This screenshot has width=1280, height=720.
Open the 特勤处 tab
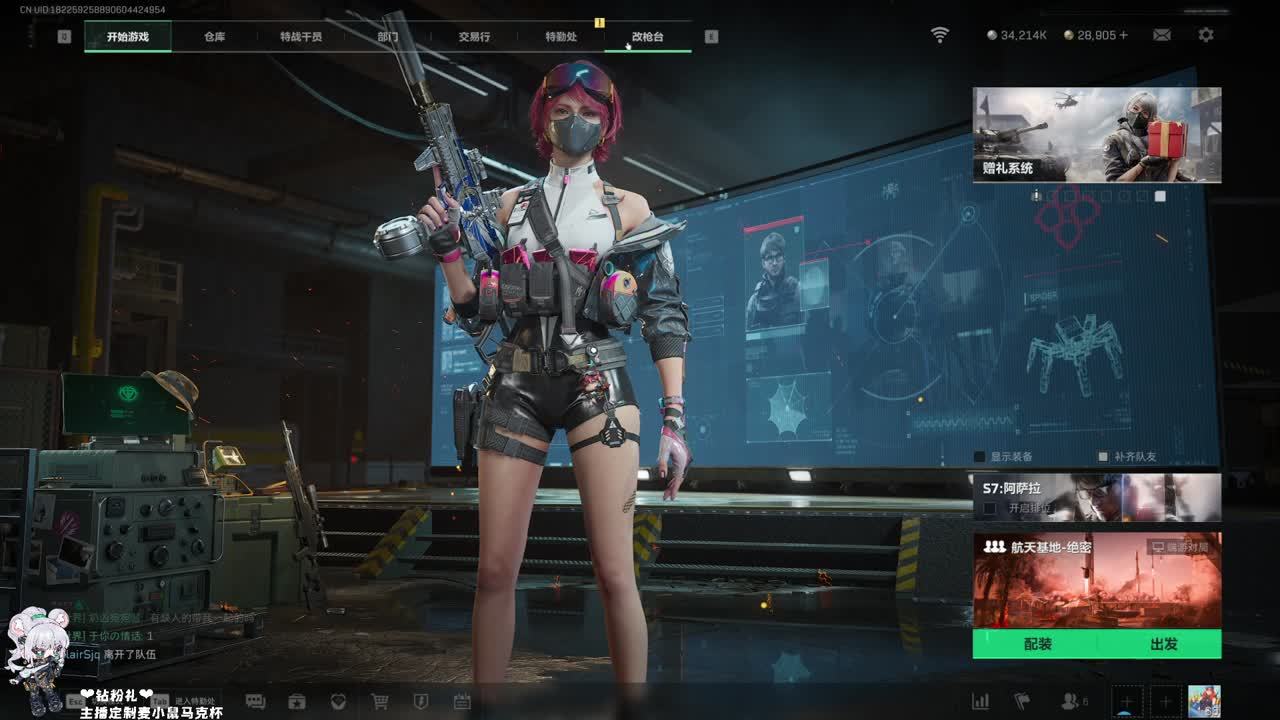561,37
